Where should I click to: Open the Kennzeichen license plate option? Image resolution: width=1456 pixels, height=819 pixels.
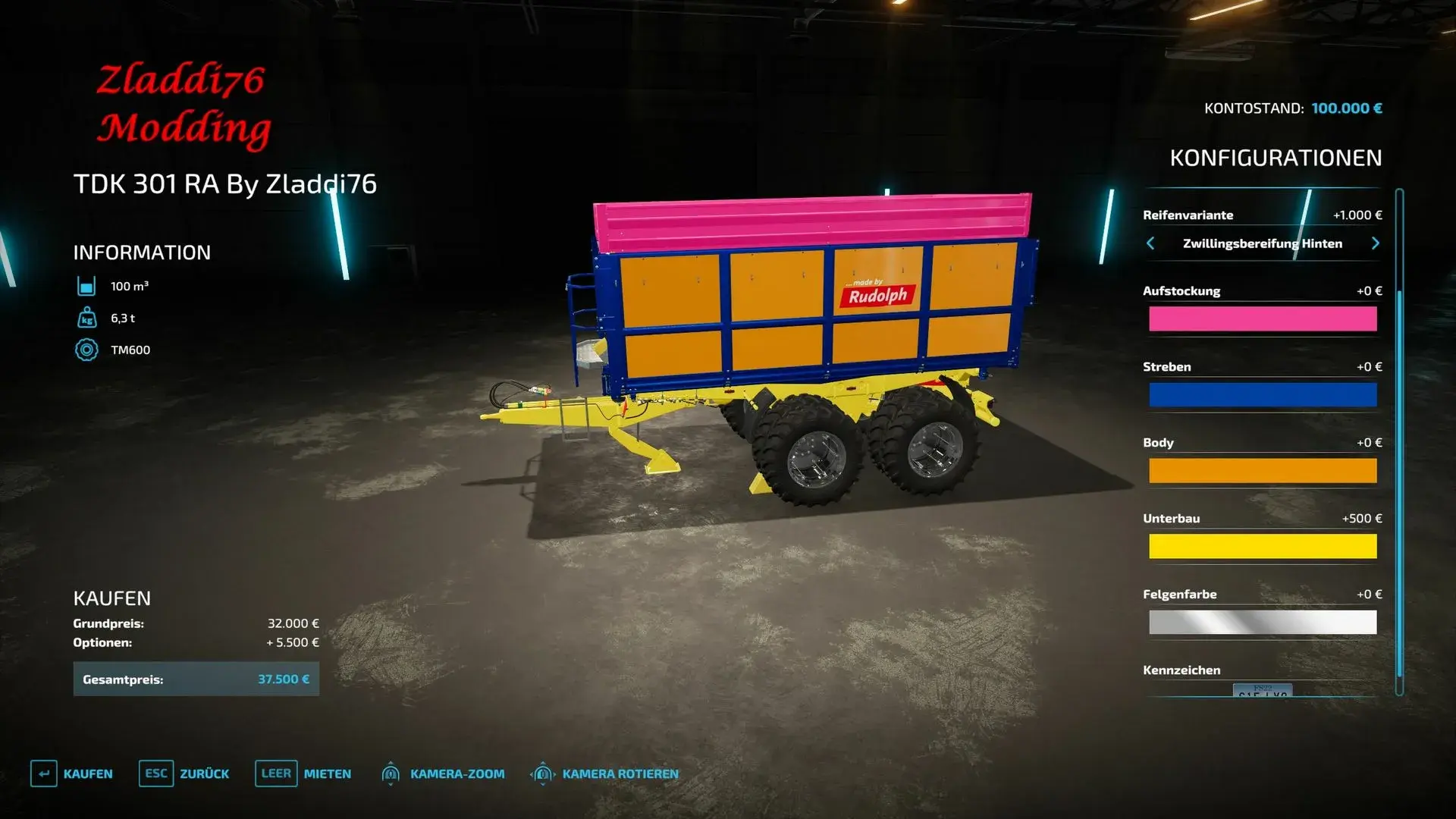pos(1263,689)
